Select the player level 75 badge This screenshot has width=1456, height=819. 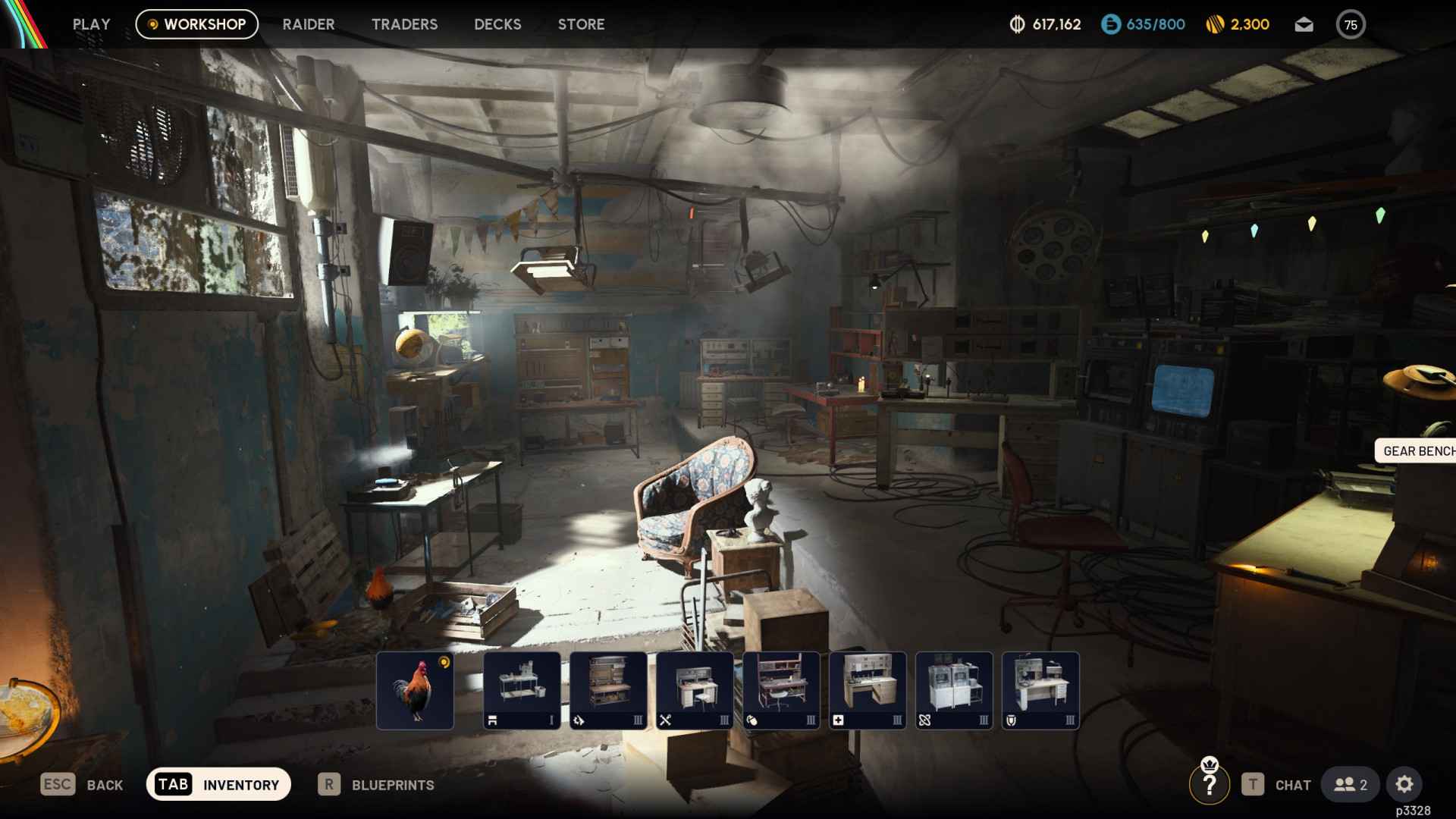pyautogui.click(x=1351, y=24)
